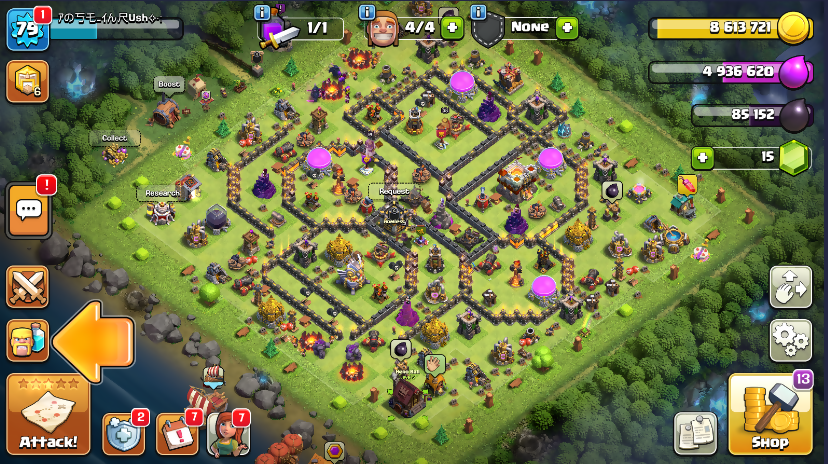Viewport: 828px width, 464px height.
Task: Click the green plus beside None shield
Action: click(567, 27)
